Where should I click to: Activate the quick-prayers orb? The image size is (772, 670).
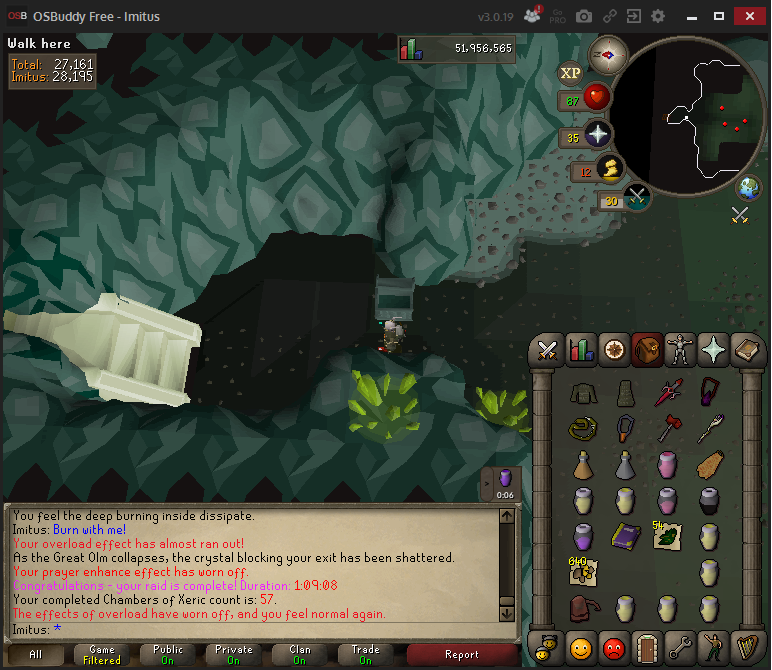(x=598, y=135)
